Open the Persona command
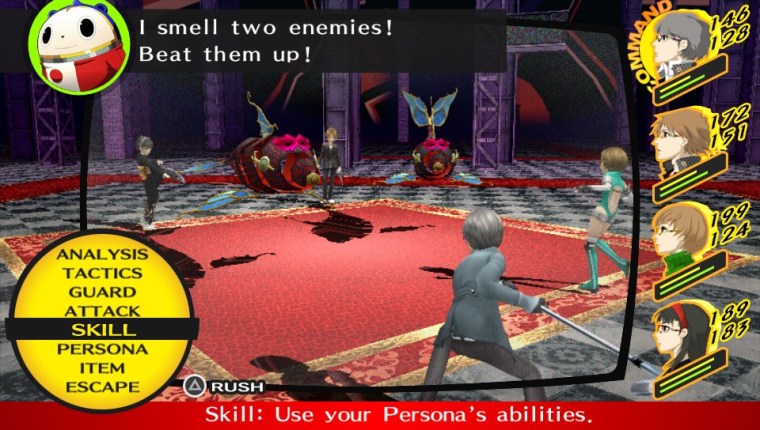760x430 pixels. point(102,349)
